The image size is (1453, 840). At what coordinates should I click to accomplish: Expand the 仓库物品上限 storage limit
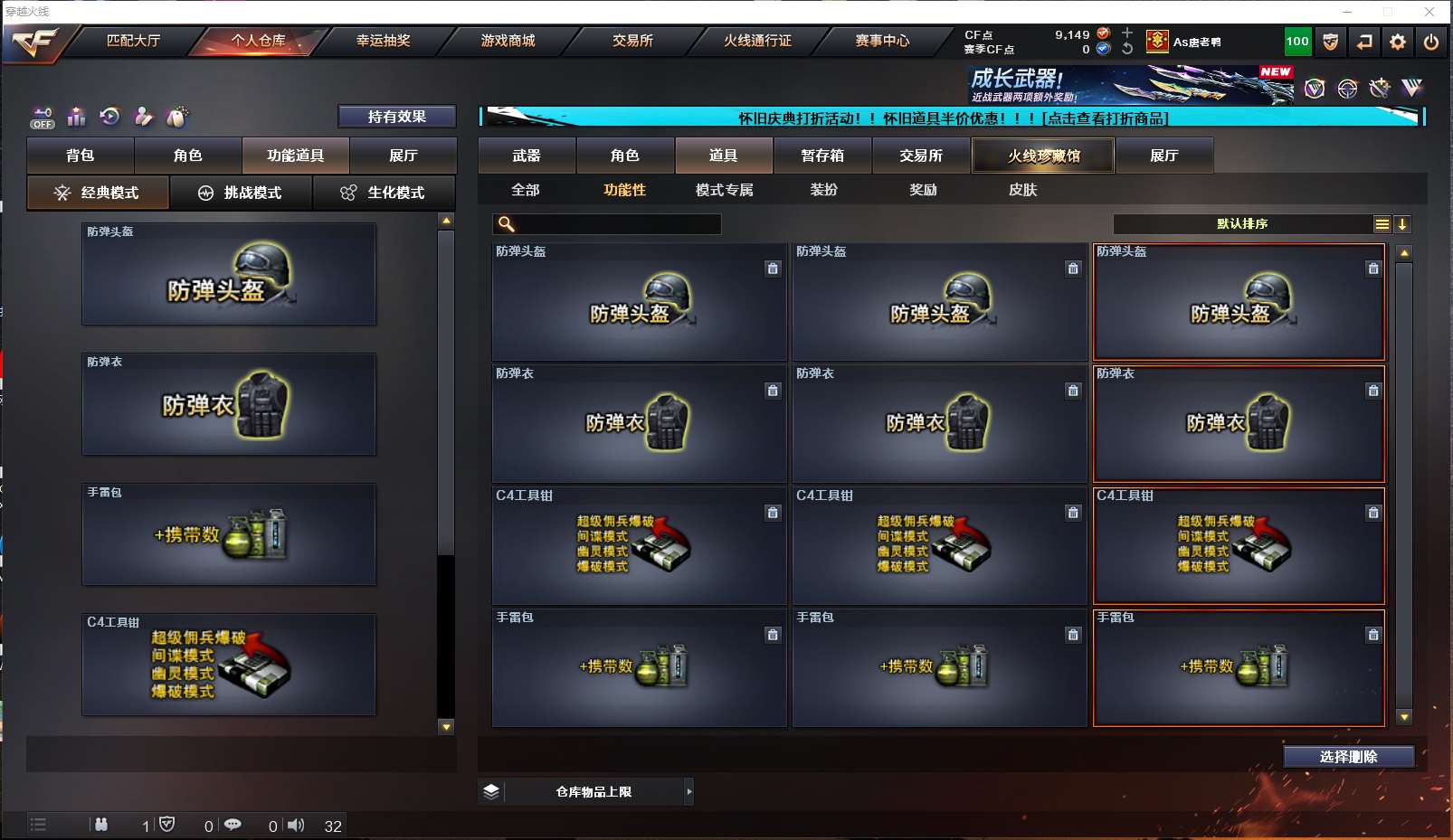pos(594,792)
